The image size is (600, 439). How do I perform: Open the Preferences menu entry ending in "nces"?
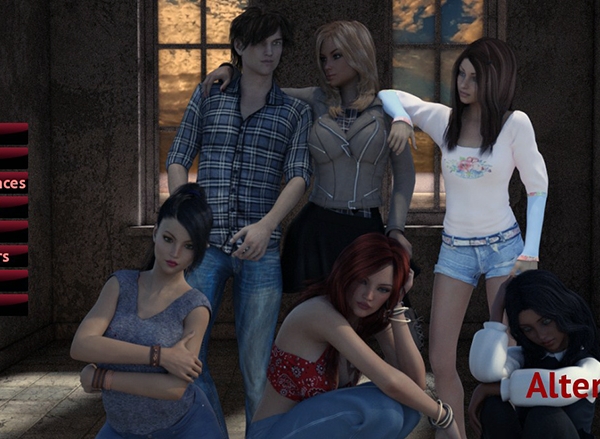[x=12, y=183]
